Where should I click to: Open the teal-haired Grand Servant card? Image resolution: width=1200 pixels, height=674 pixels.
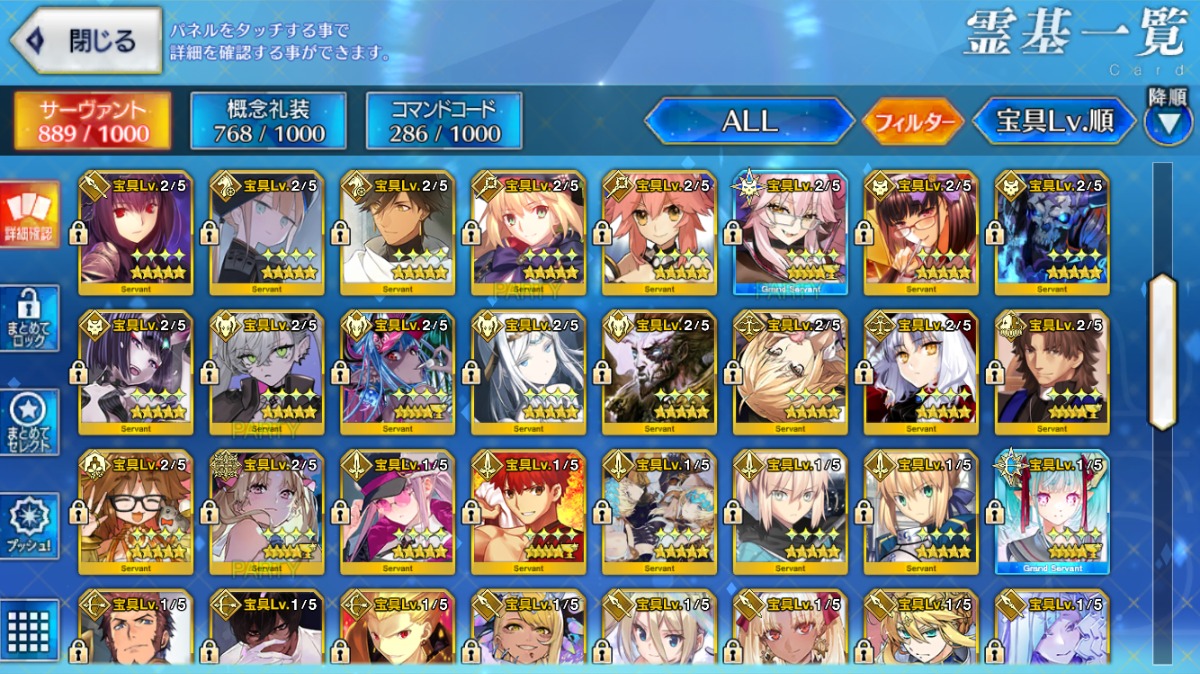pyautogui.click(x=1052, y=513)
